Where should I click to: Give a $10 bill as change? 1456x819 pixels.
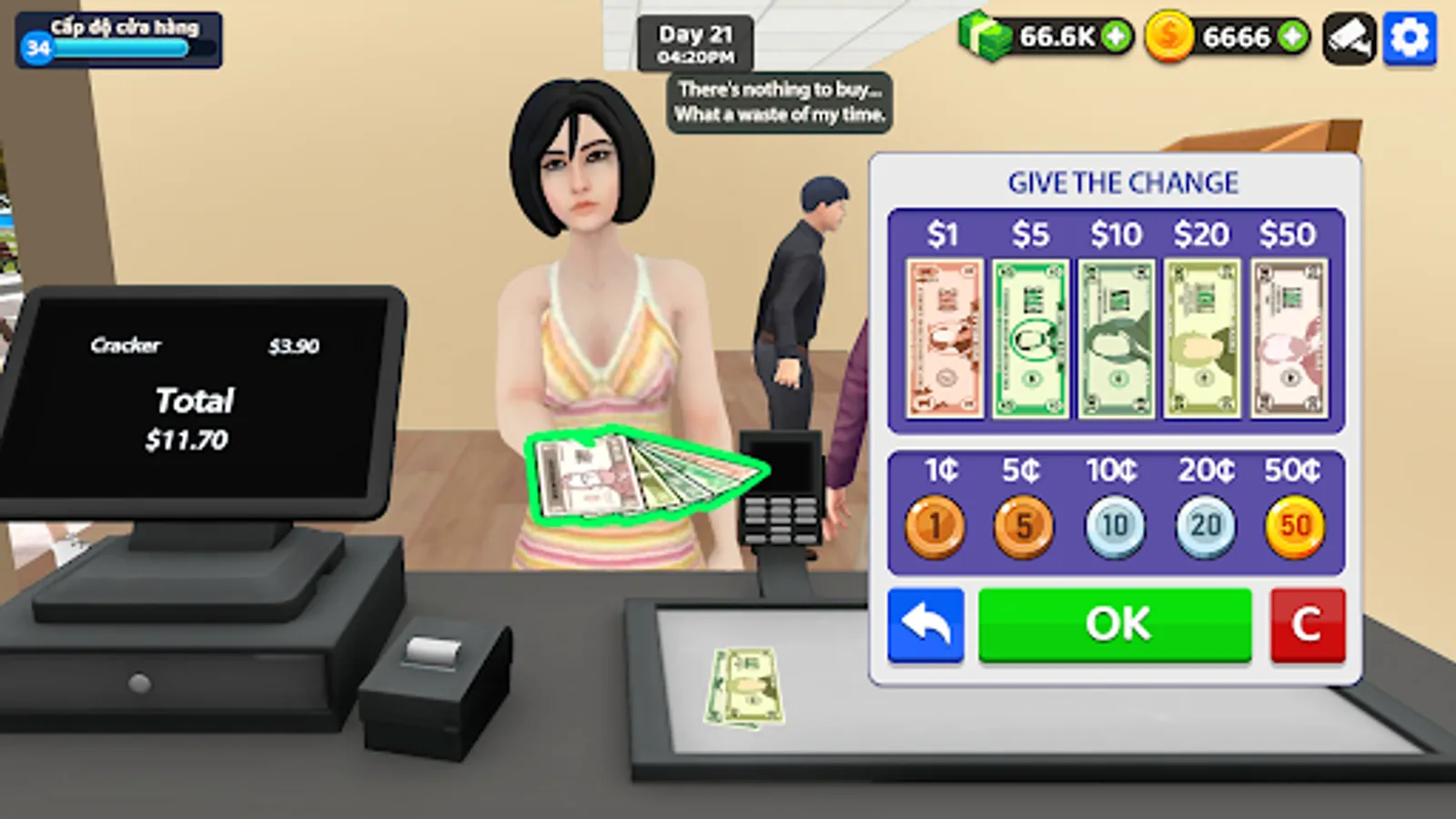click(x=1116, y=334)
